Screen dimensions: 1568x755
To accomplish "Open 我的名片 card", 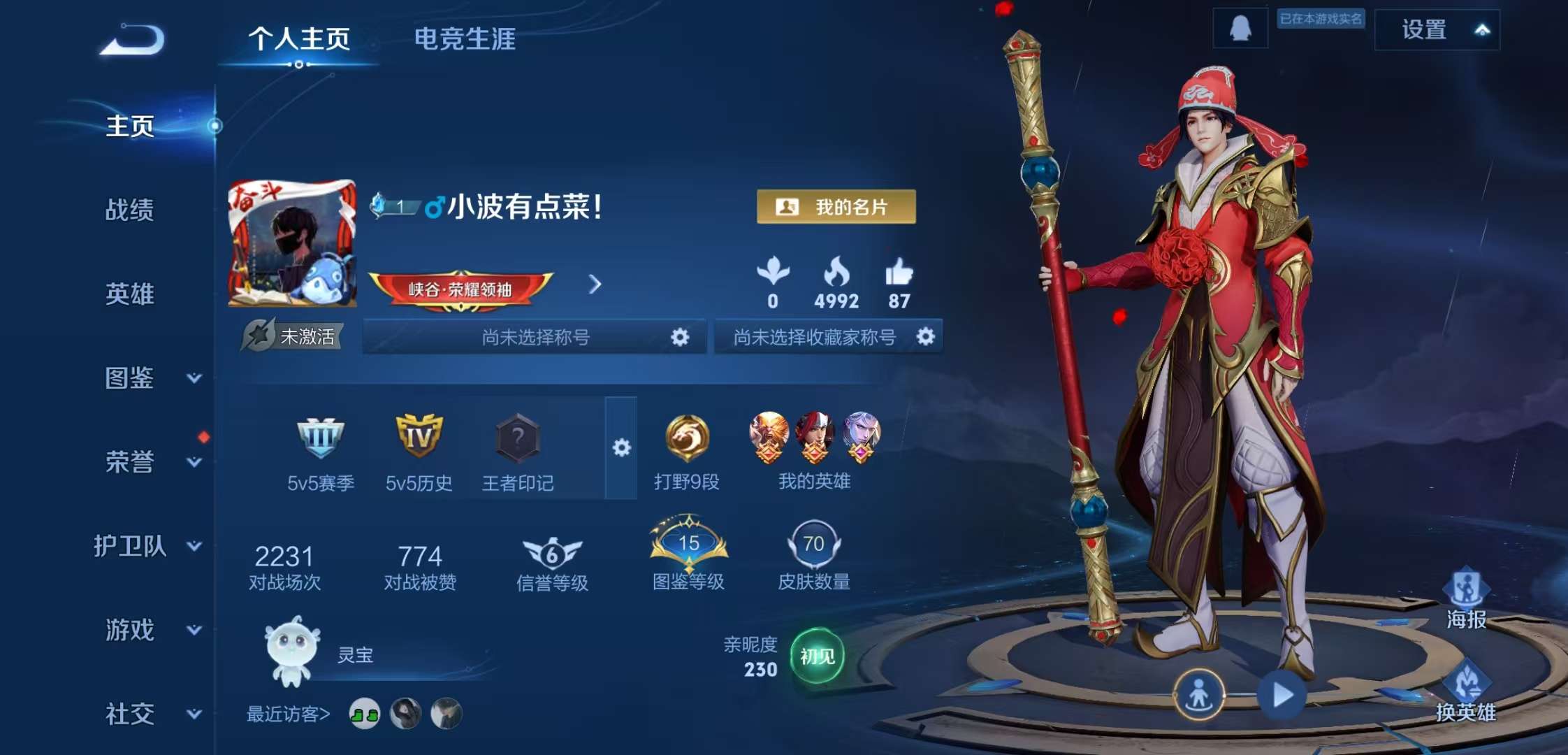I will [836, 206].
